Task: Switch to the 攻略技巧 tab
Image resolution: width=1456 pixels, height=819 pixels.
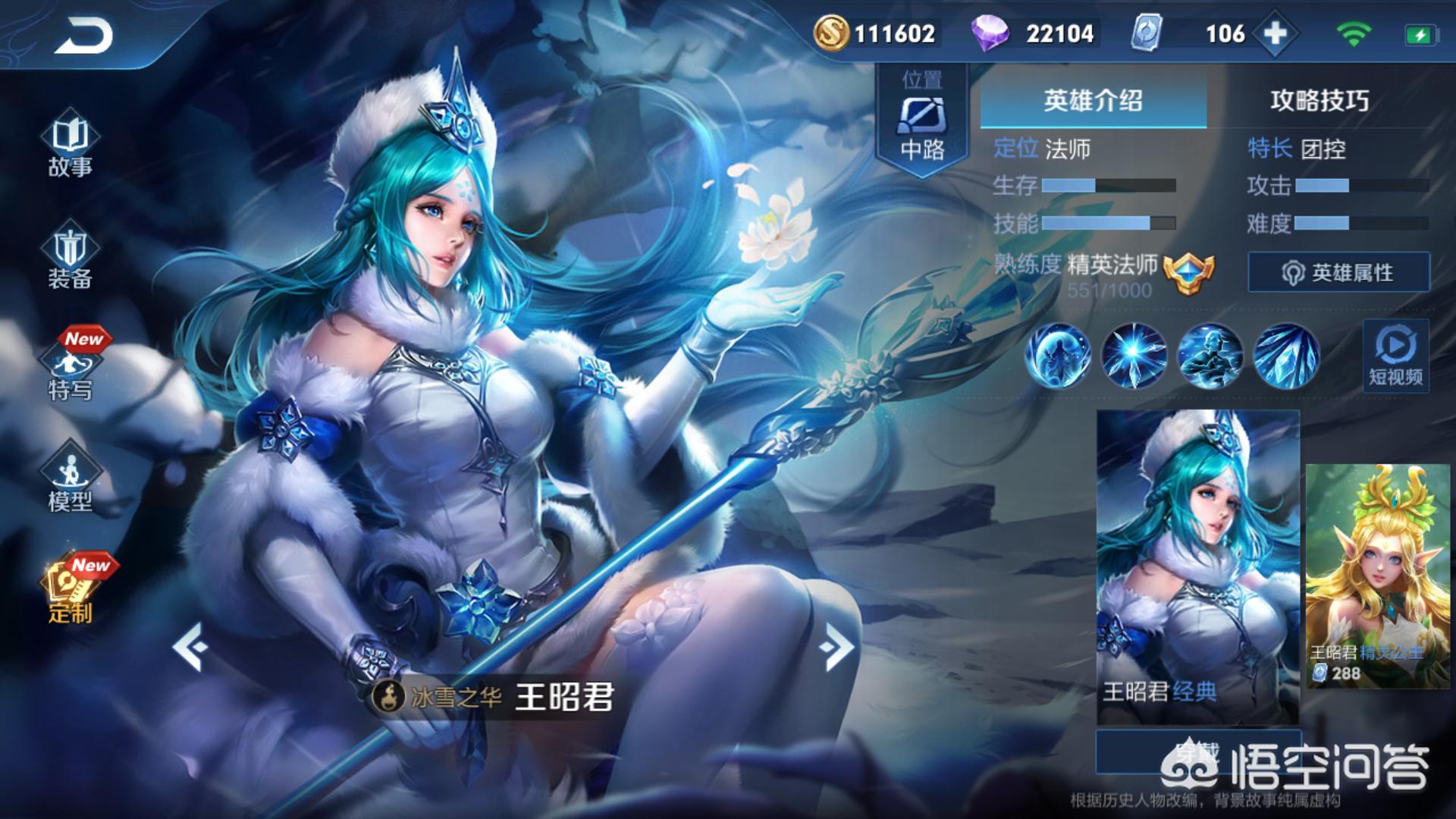Action: click(x=1319, y=101)
